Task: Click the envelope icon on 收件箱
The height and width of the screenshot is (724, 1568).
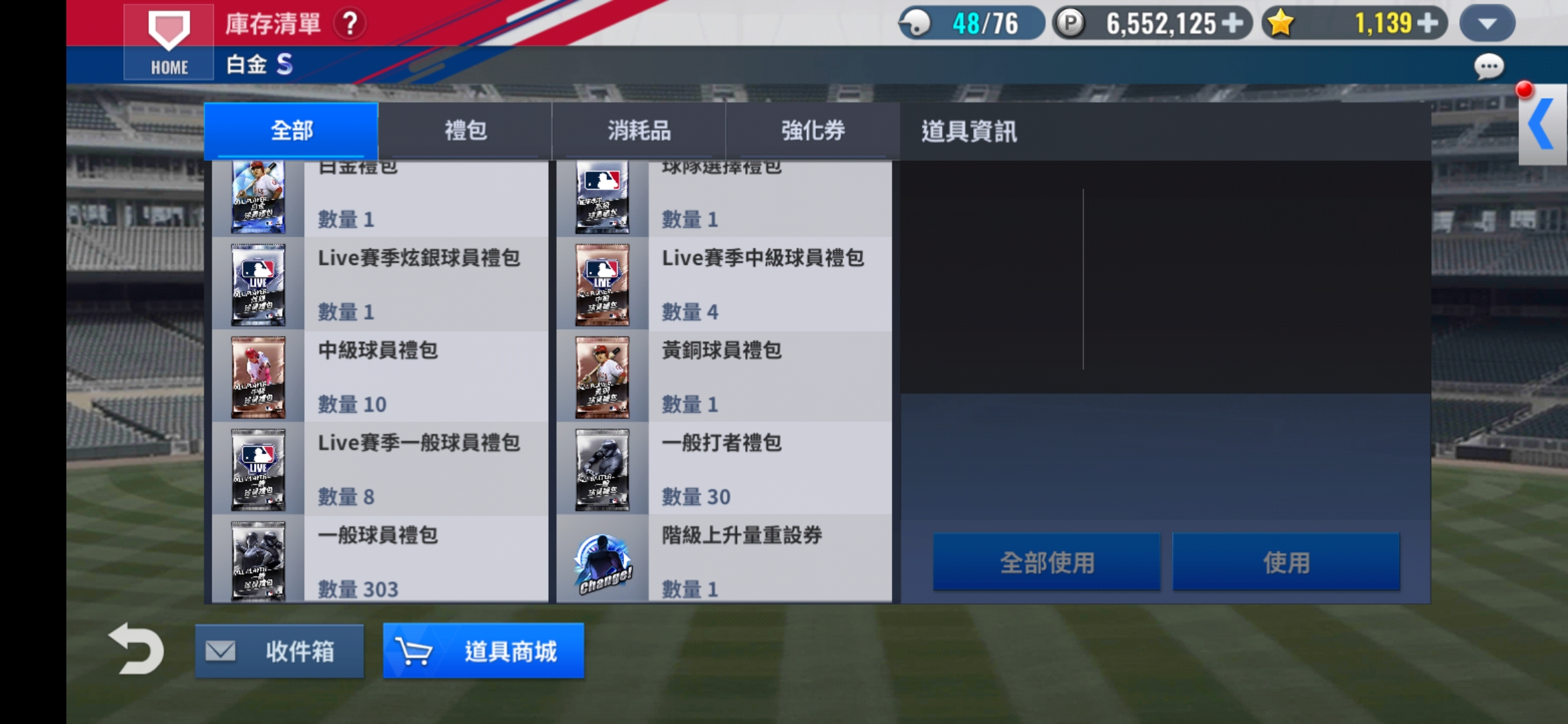Action: (221, 649)
